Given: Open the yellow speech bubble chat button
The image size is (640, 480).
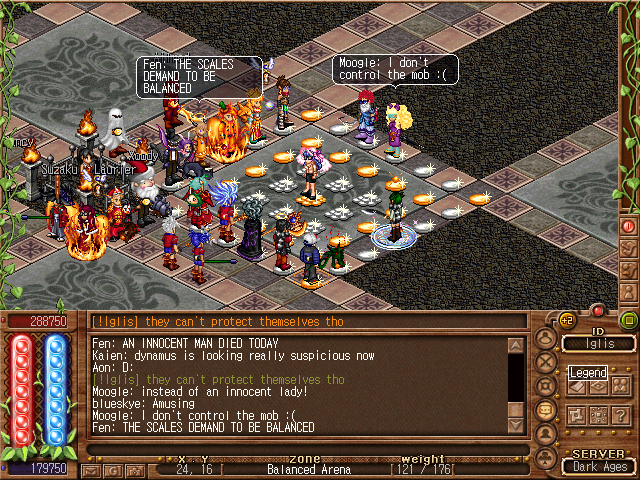Looking at the screenshot, I should coord(547,410).
